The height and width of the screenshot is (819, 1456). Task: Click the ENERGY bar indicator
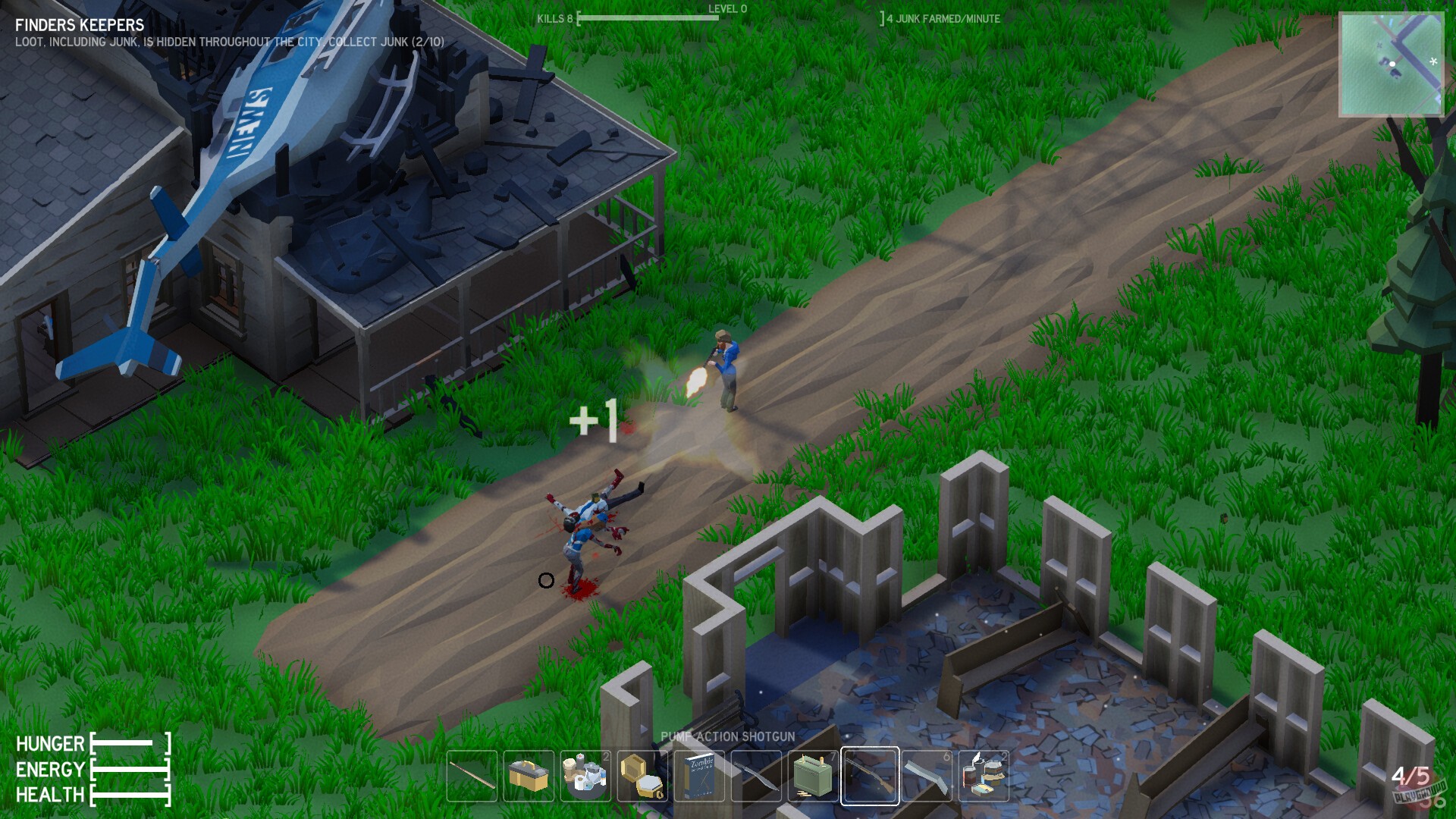coord(130,770)
